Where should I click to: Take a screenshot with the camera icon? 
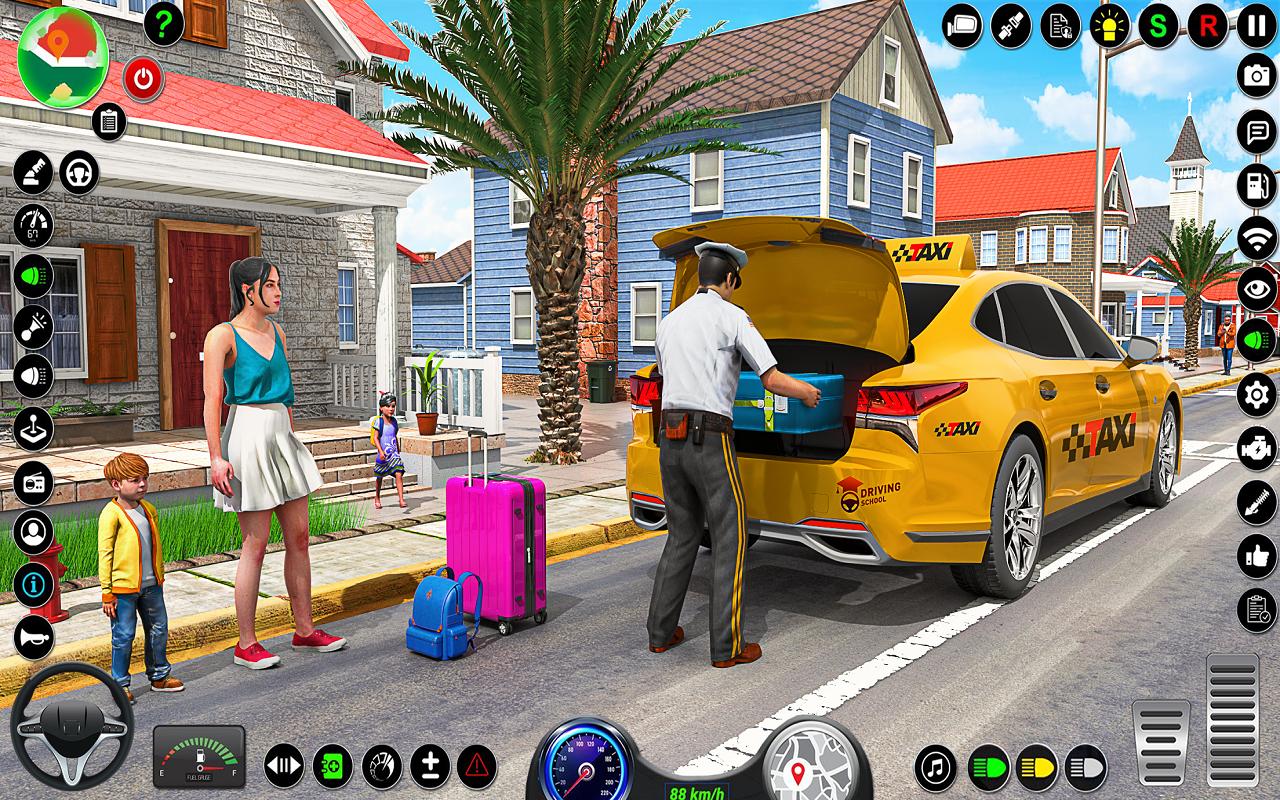(1256, 77)
